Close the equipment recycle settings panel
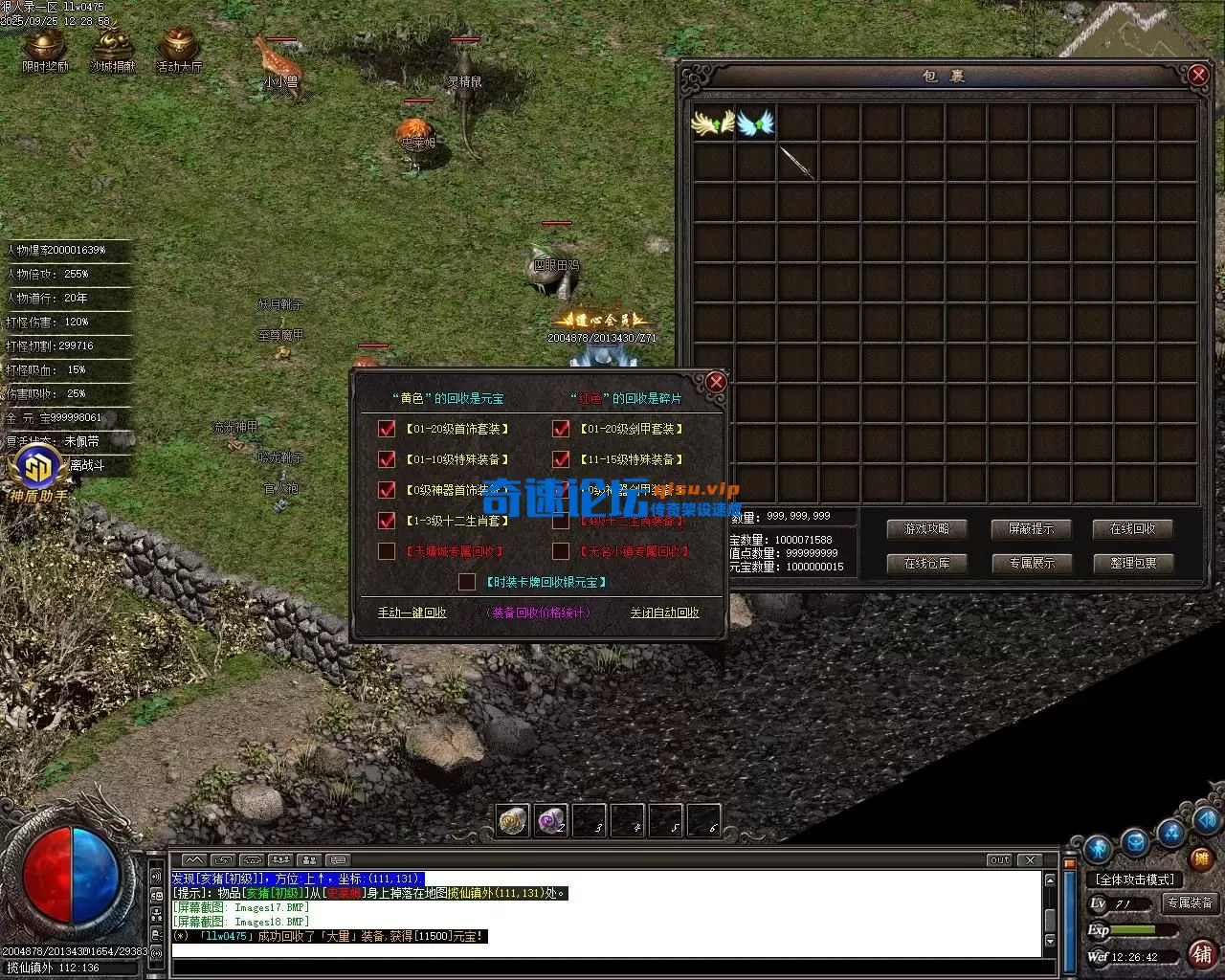This screenshot has width=1225, height=980. pyautogui.click(x=716, y=383)
